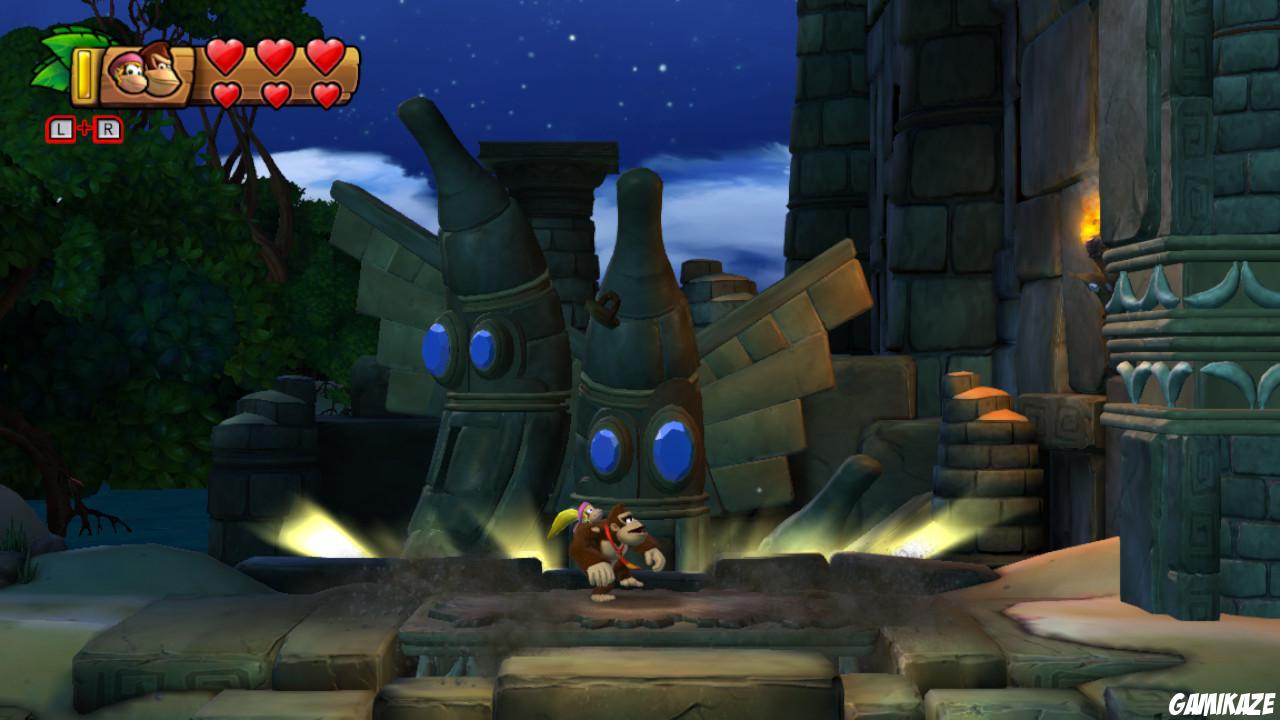The image size is (1280, 720).
Task: Click the red plus between L and R prompts
Action: (85, 126)
